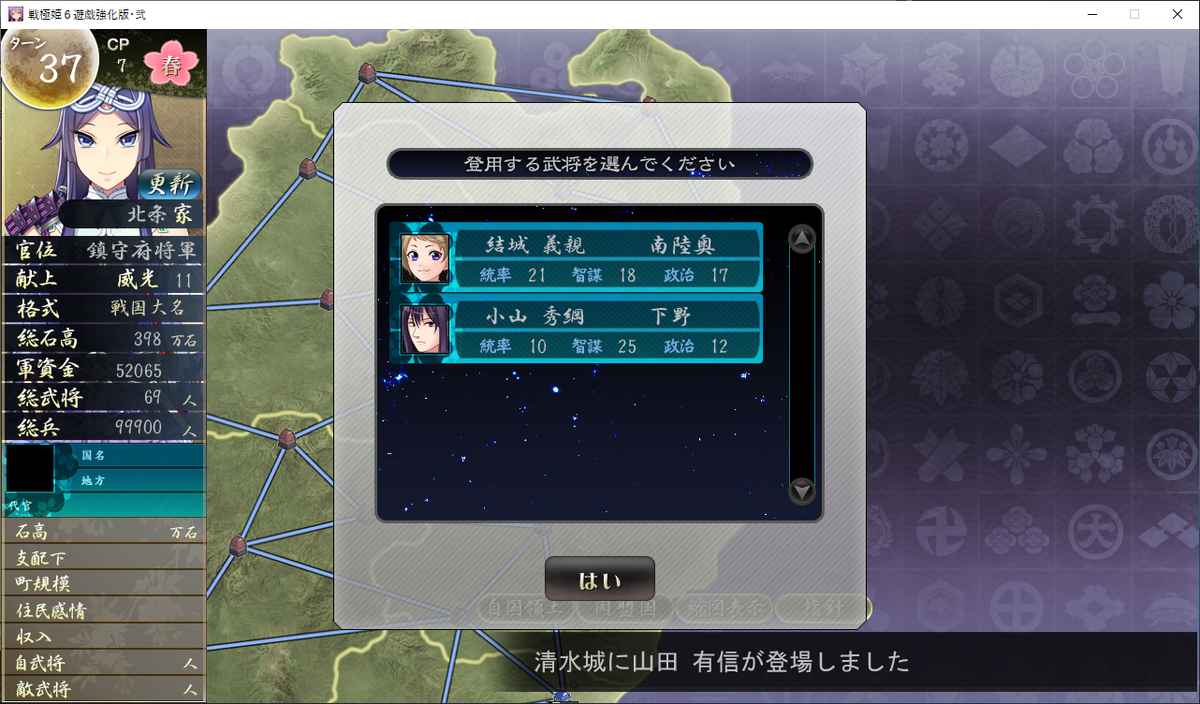The width and height of the screenshot is (1200, 704).
Task: Click the list's scroll up arrow
Action: (x=802, y=239)
